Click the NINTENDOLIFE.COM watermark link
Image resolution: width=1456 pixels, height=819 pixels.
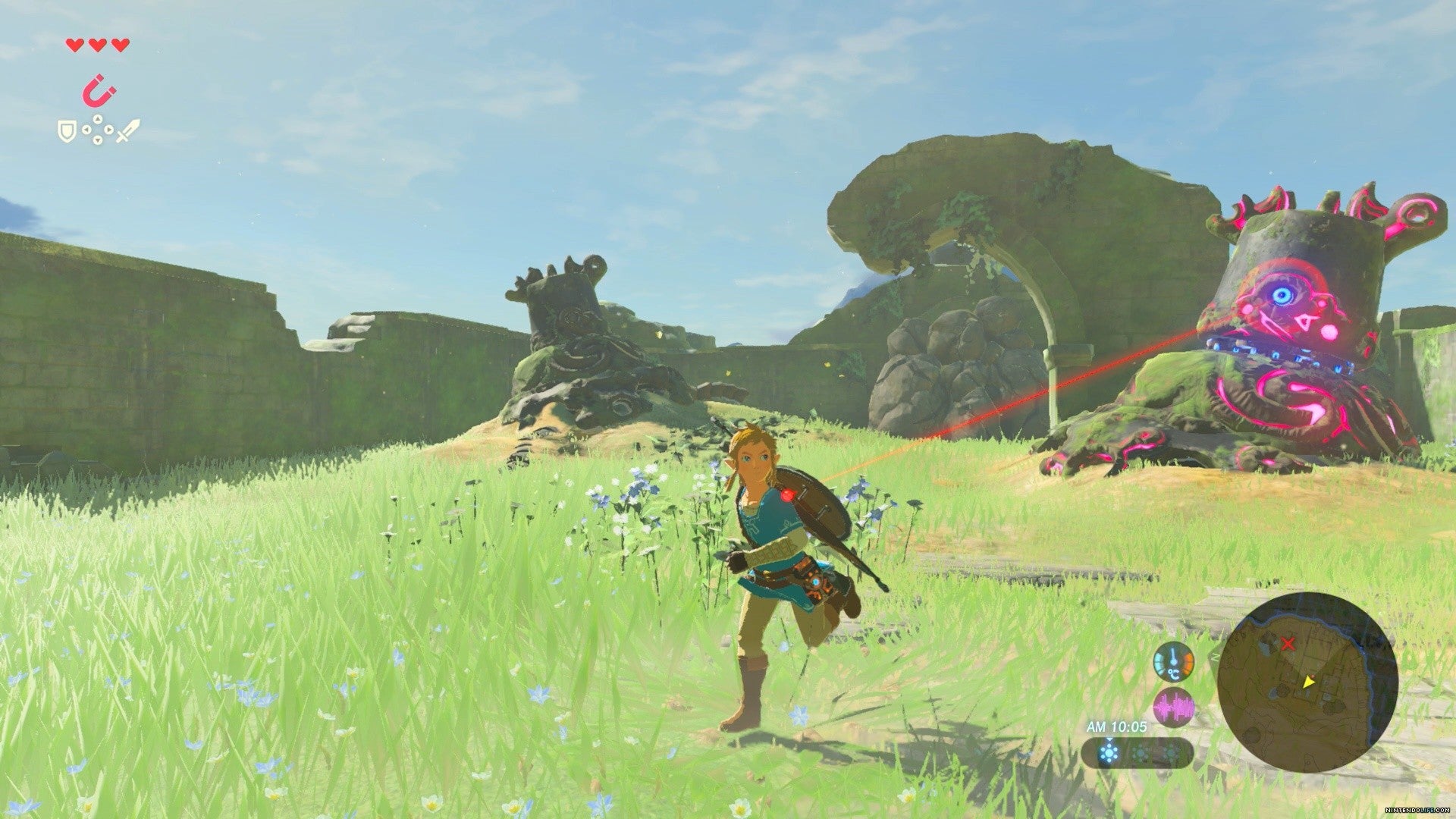(1418, 809)
